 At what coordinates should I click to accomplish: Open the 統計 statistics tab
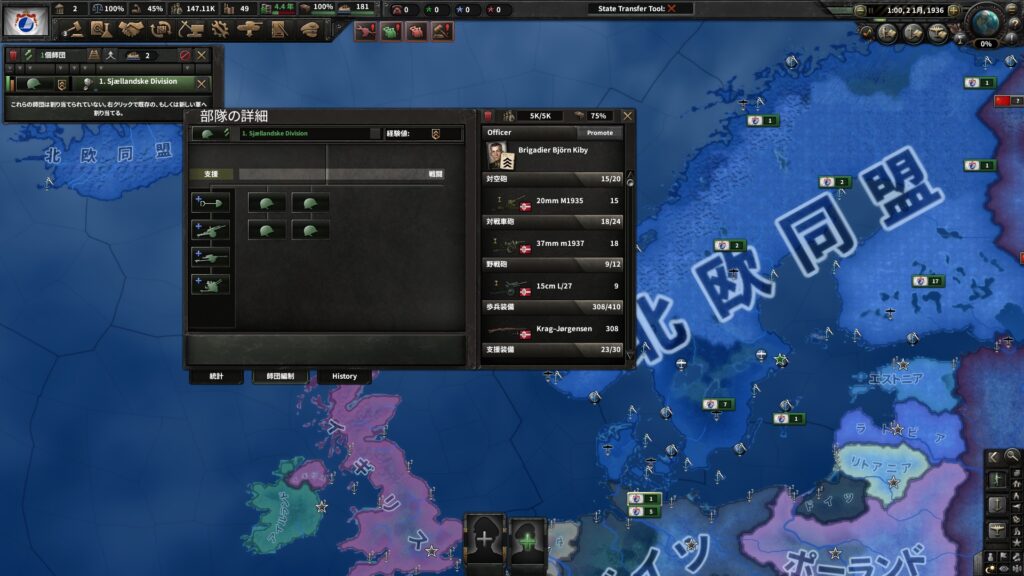217,376
